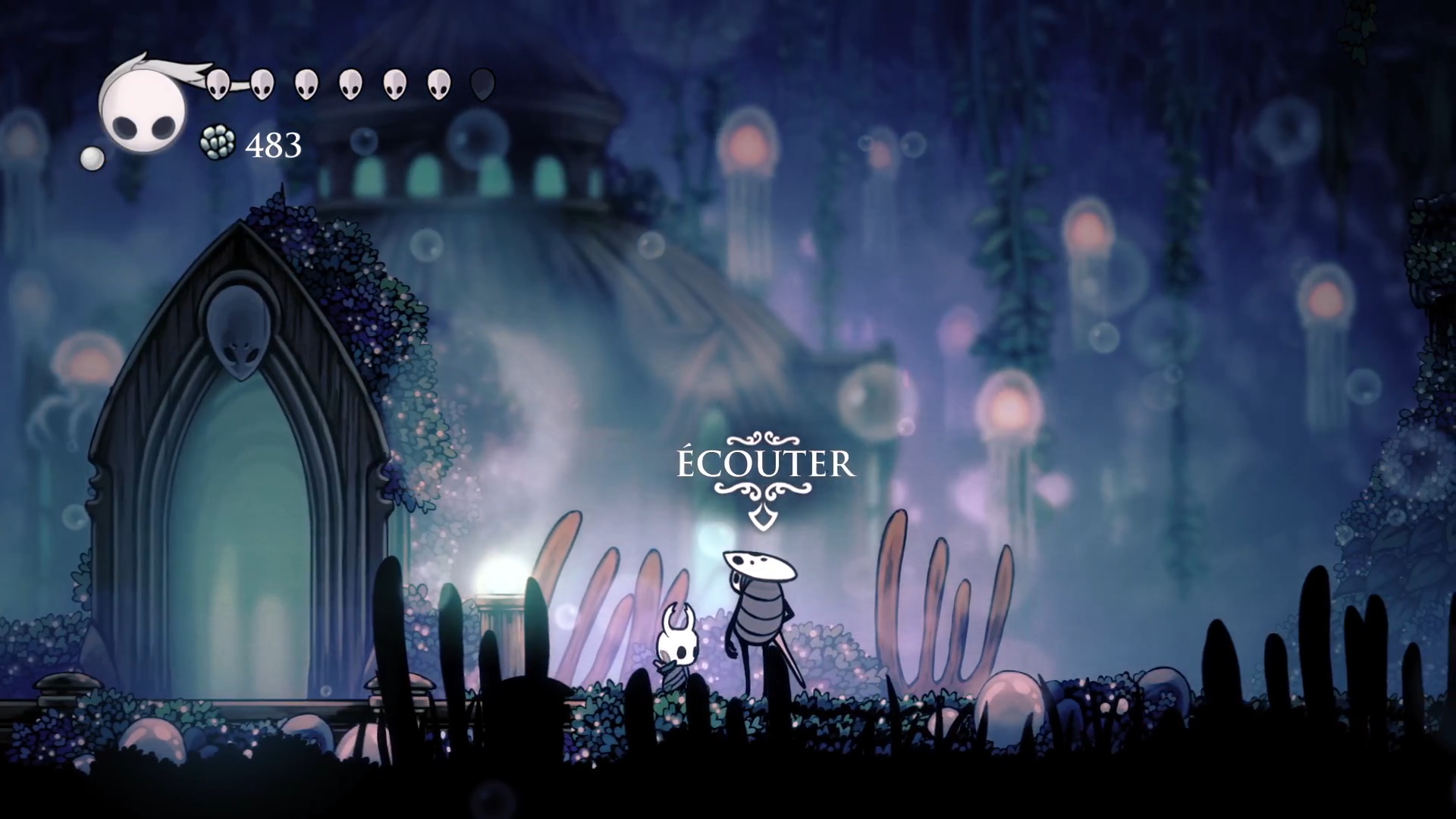Select the ÉCOUTER listen prompt

[x=766, y=465]
